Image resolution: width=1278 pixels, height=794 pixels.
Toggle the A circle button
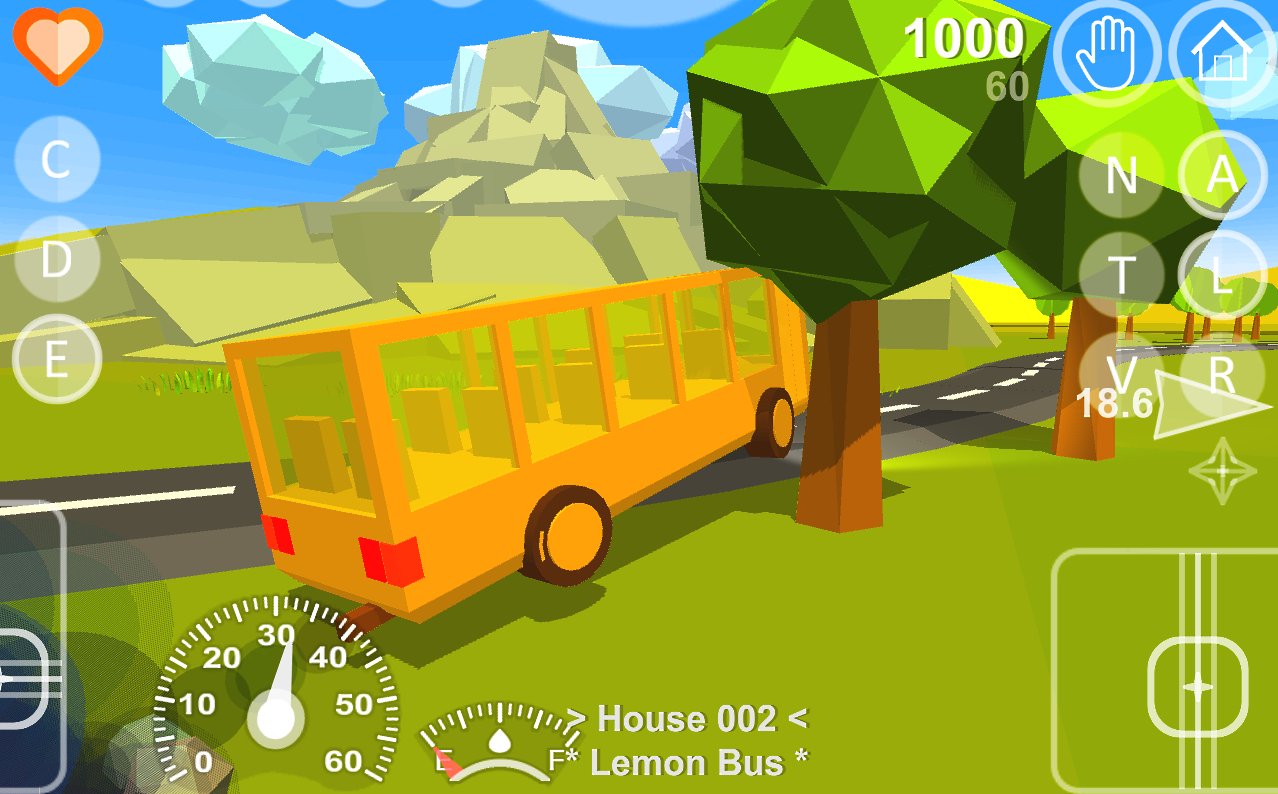point(1222,176)
